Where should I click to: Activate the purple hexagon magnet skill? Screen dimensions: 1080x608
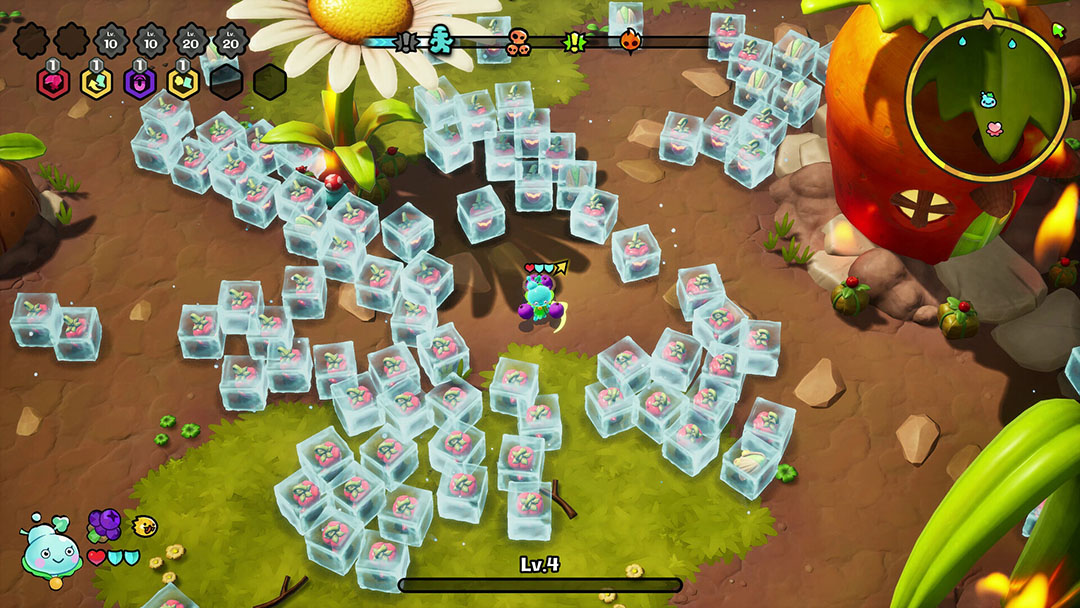139,82
